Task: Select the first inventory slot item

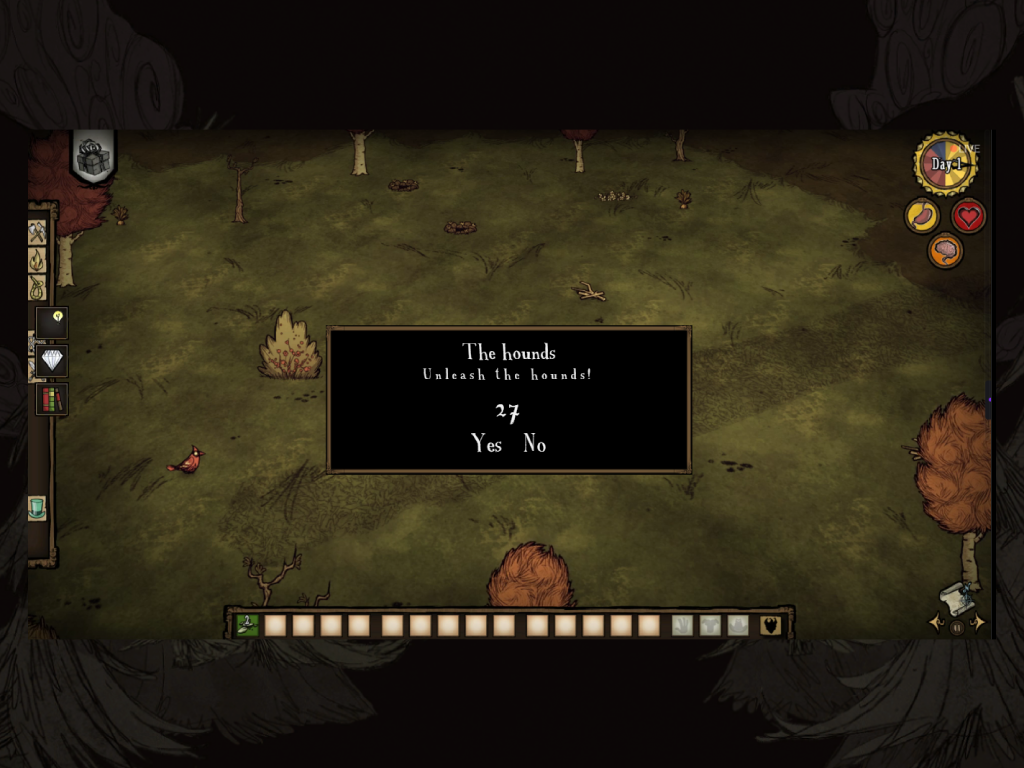Action: point(247,626)
